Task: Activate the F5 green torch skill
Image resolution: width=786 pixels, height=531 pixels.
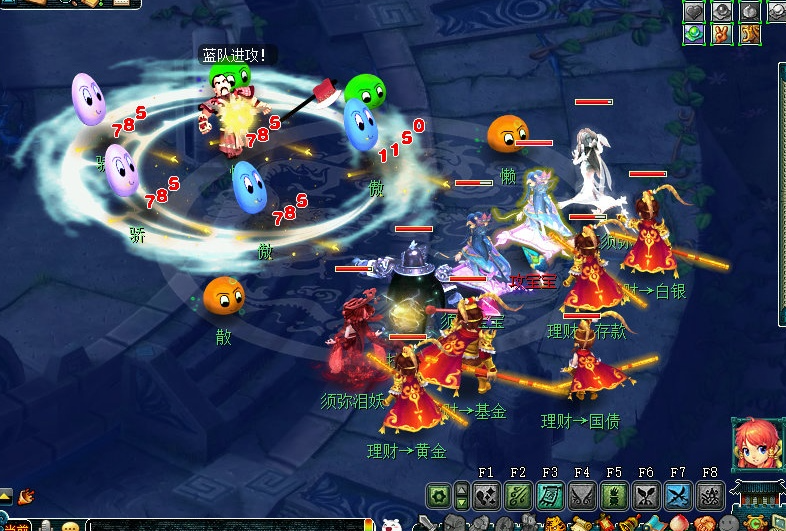Action: (x=614, y=495)
